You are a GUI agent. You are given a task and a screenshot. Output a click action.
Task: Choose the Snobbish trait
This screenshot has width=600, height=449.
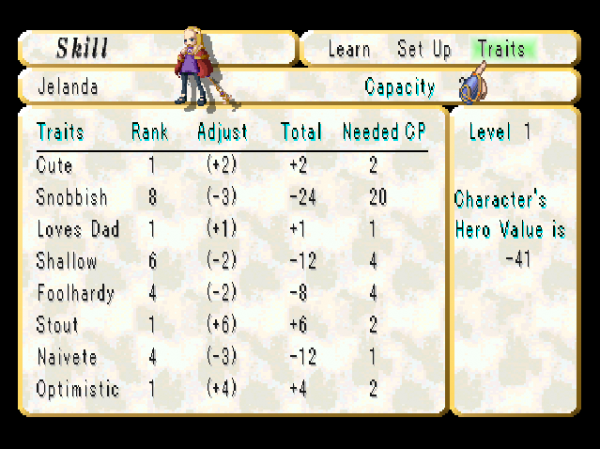click(71, 198)
